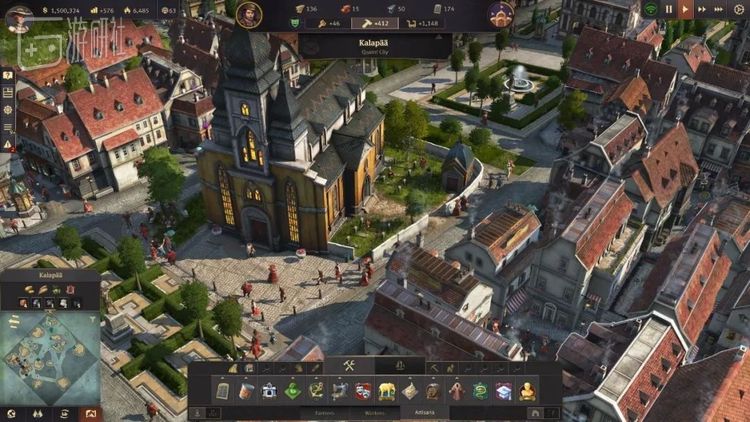Set game speed to normal play
Image resolution: width=750 pixels, height=422 pixels.
click(x=685, y=9)
